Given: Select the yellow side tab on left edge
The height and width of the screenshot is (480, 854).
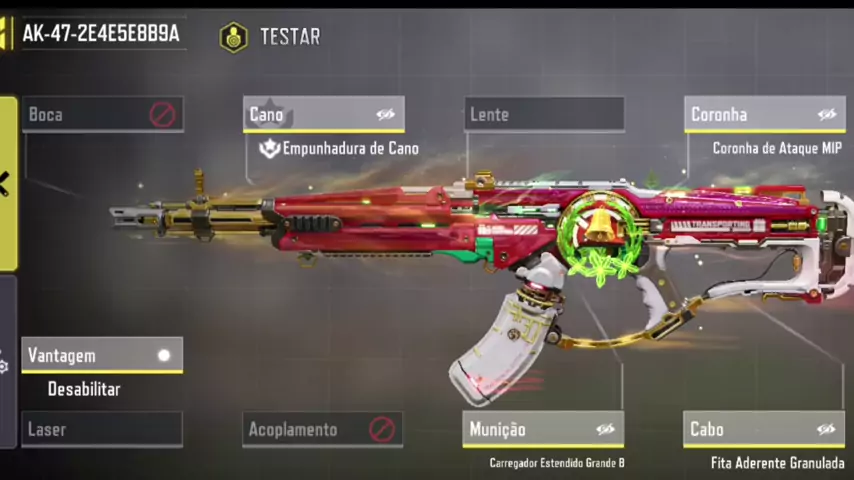Looking at the screenshot, I should (8, 184).
